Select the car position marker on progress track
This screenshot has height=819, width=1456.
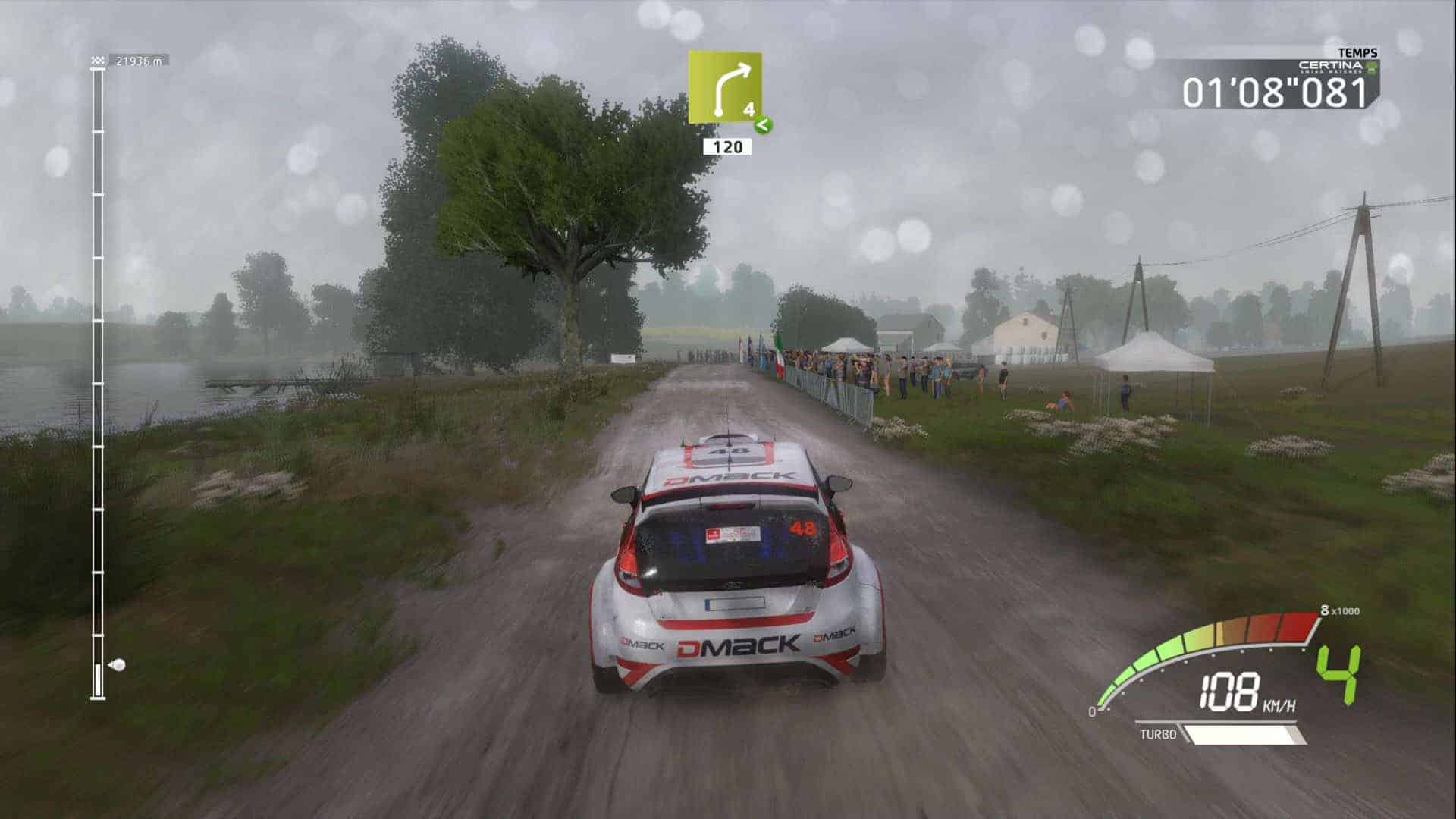117,666
